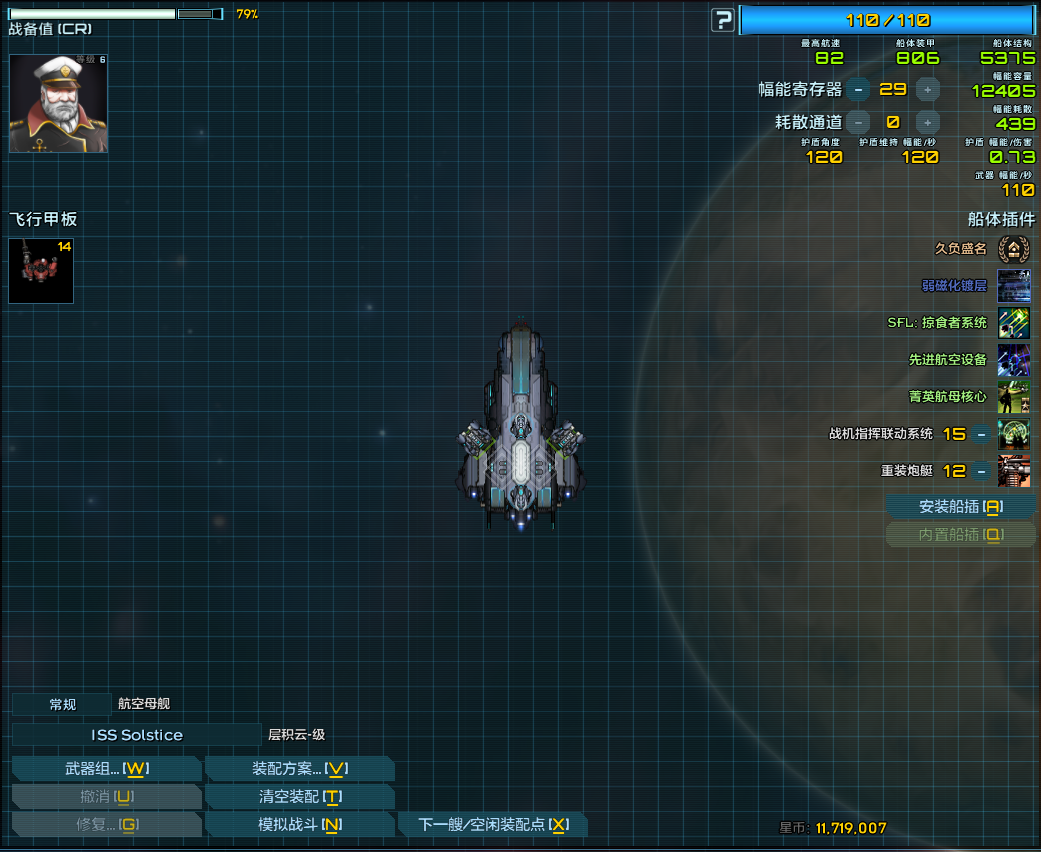Click the 先进航空设备 hullmod icon
Viewport: 1041px width, 852px height.
[x=1013, y=360]
